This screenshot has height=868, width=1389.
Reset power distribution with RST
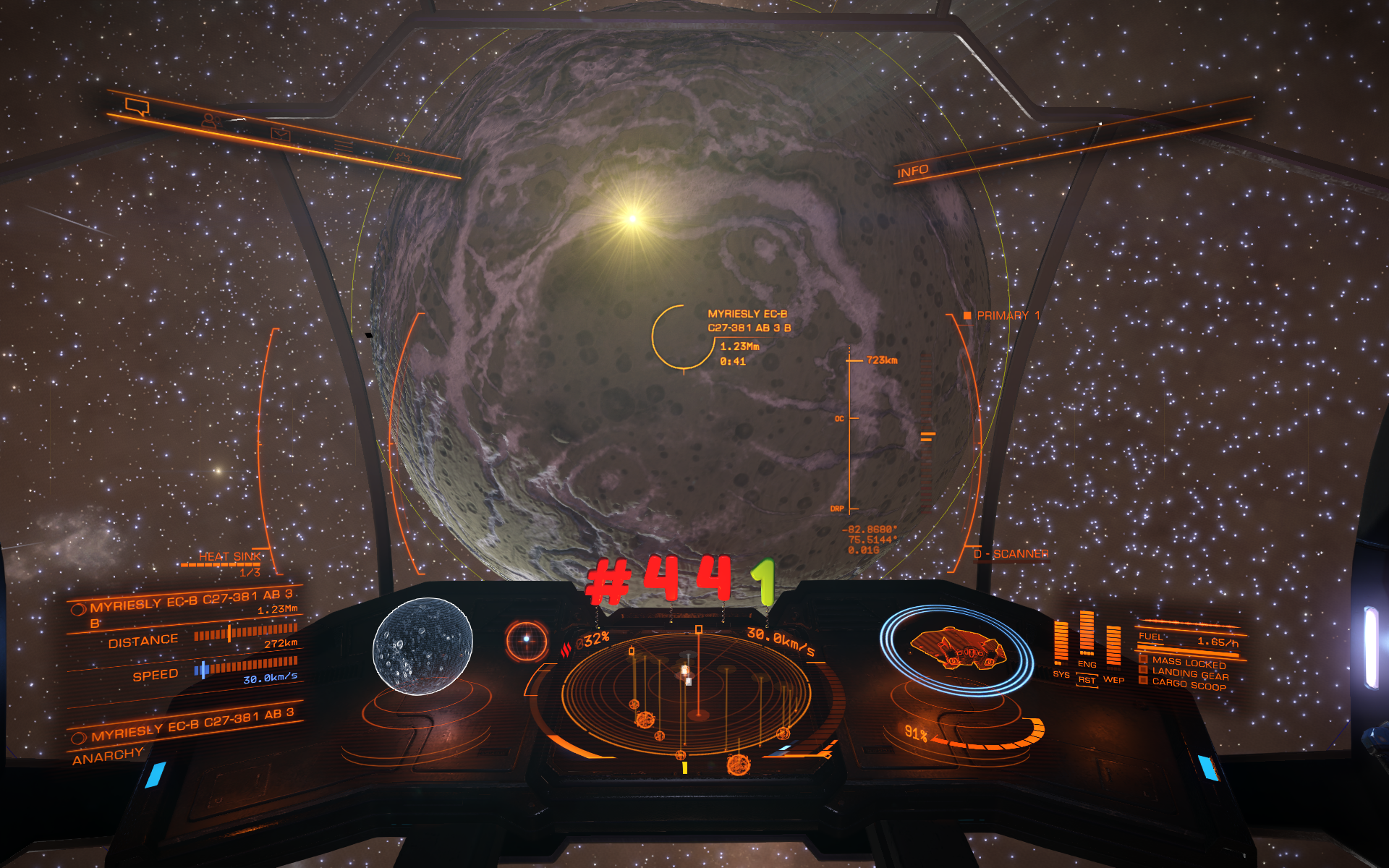[x=1087, y=680]
